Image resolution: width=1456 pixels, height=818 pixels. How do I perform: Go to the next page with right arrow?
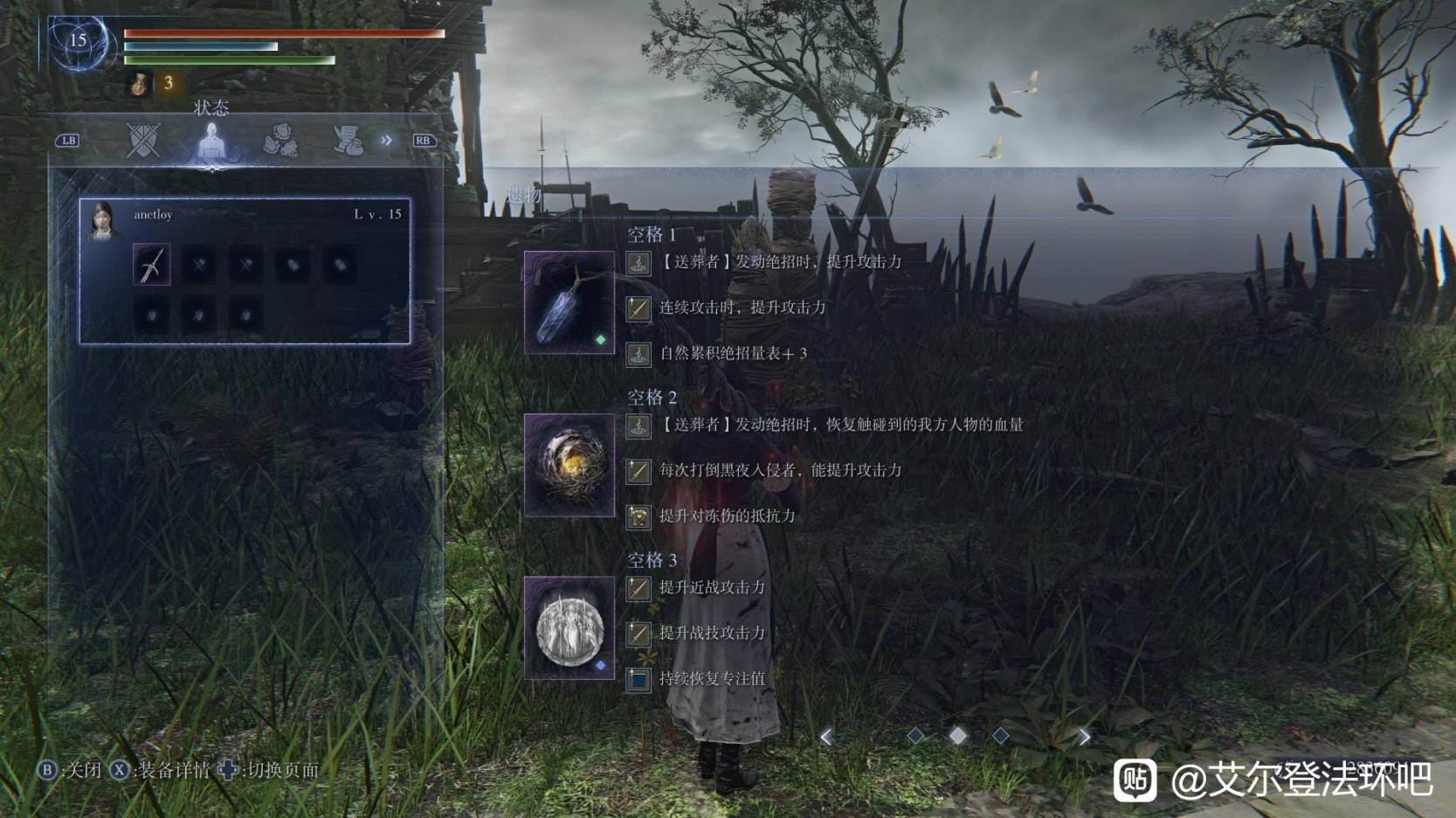point(1084,737)
